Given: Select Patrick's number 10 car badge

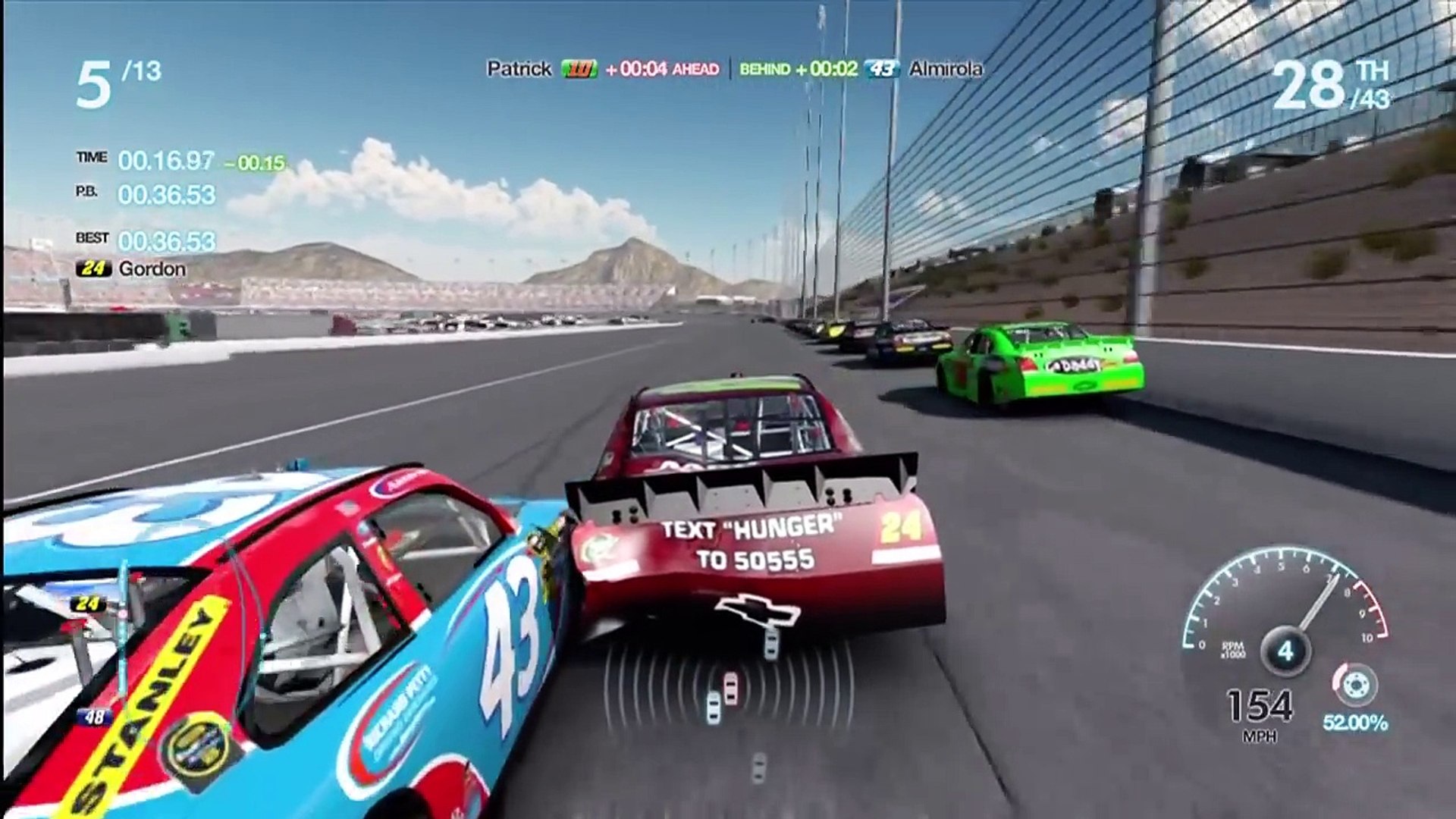Looking at the screenshot, I should pos(579,69).
